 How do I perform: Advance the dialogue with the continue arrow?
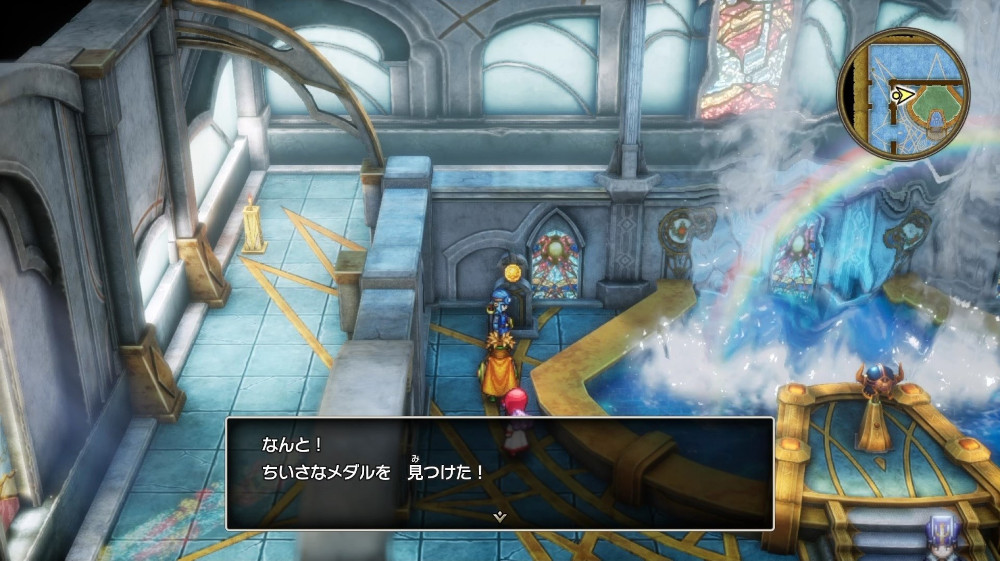tap(499, 516)
